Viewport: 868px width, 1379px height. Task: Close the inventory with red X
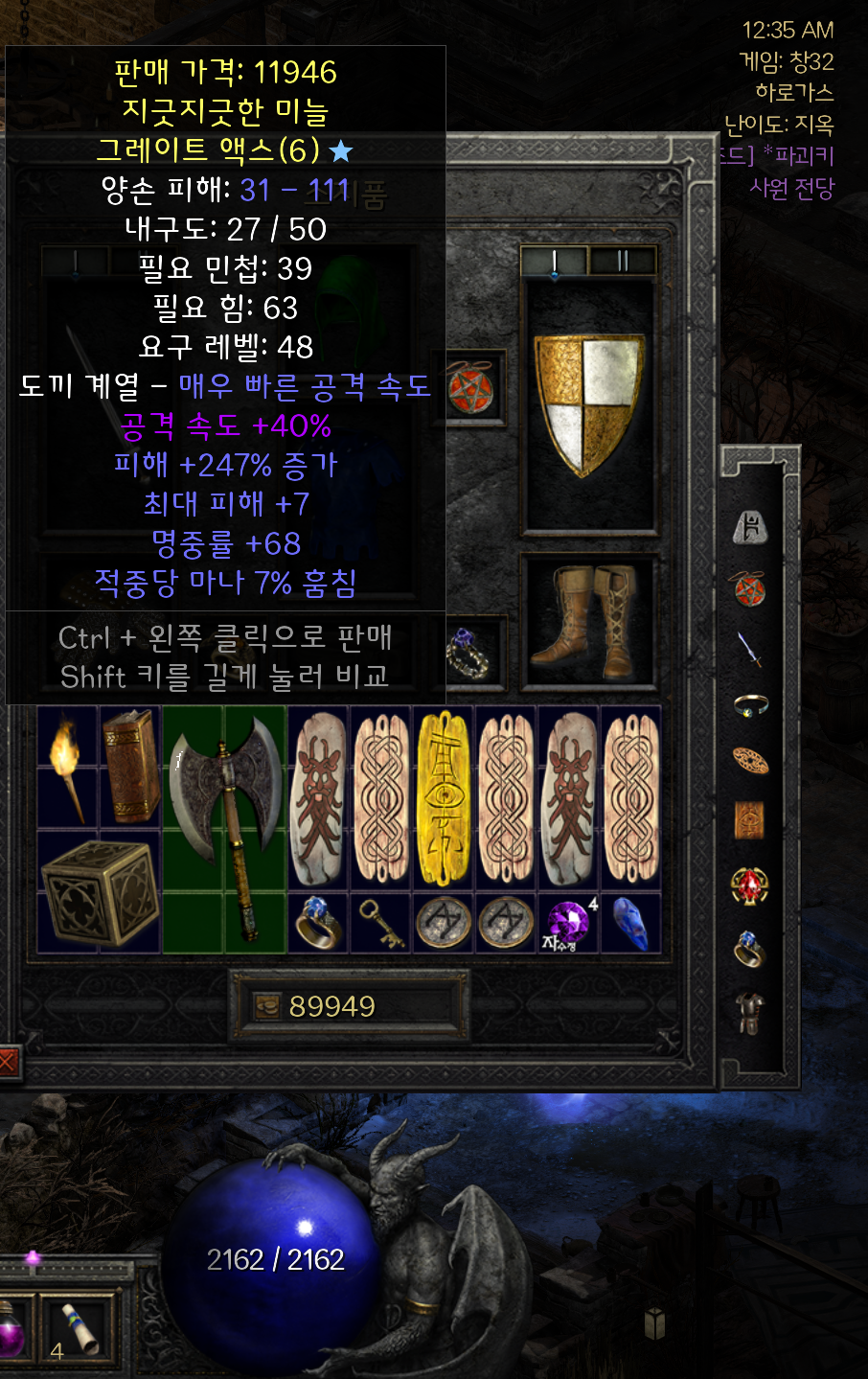click(8, 1061)
